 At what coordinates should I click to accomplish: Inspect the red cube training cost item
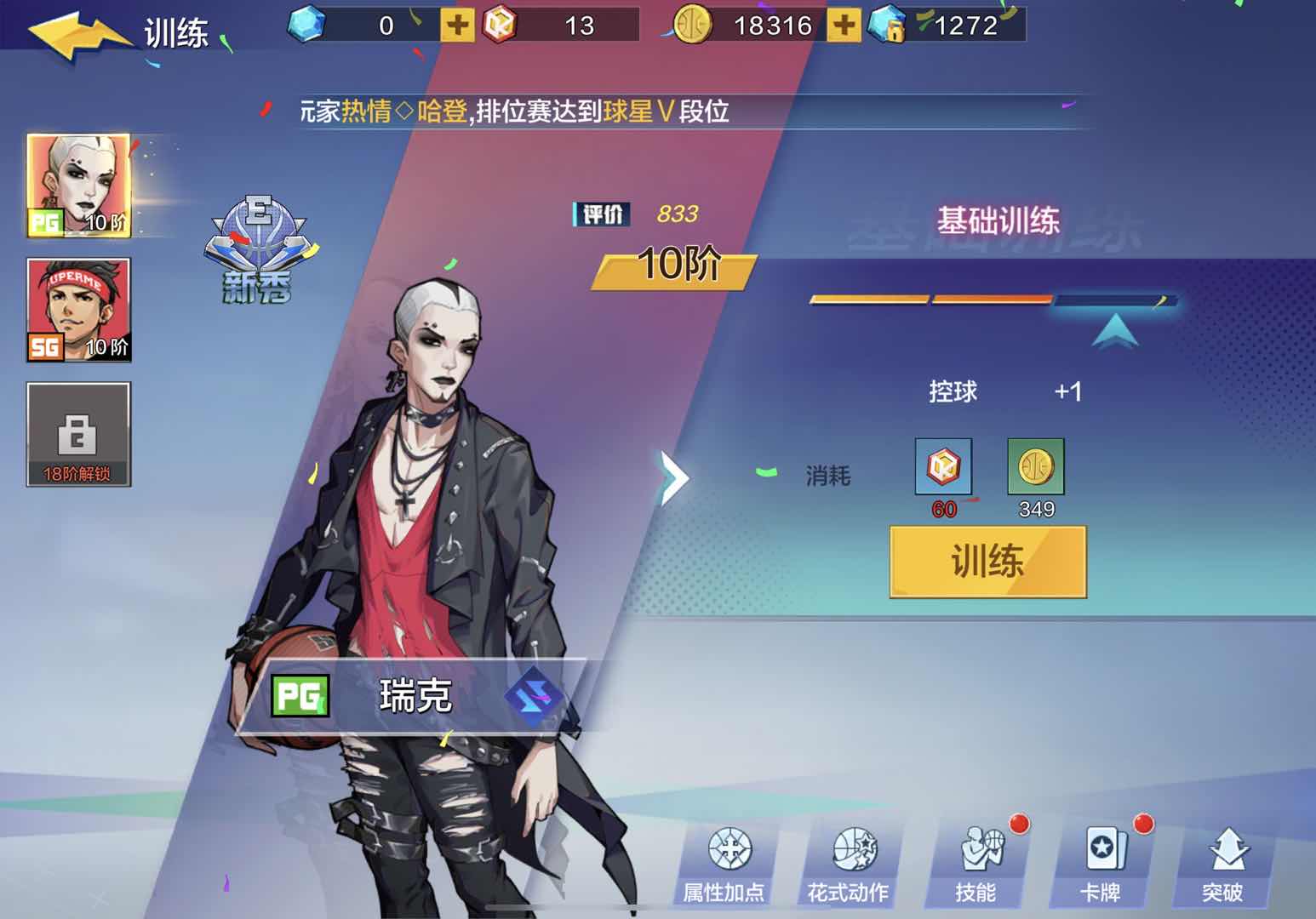(943, 466)
